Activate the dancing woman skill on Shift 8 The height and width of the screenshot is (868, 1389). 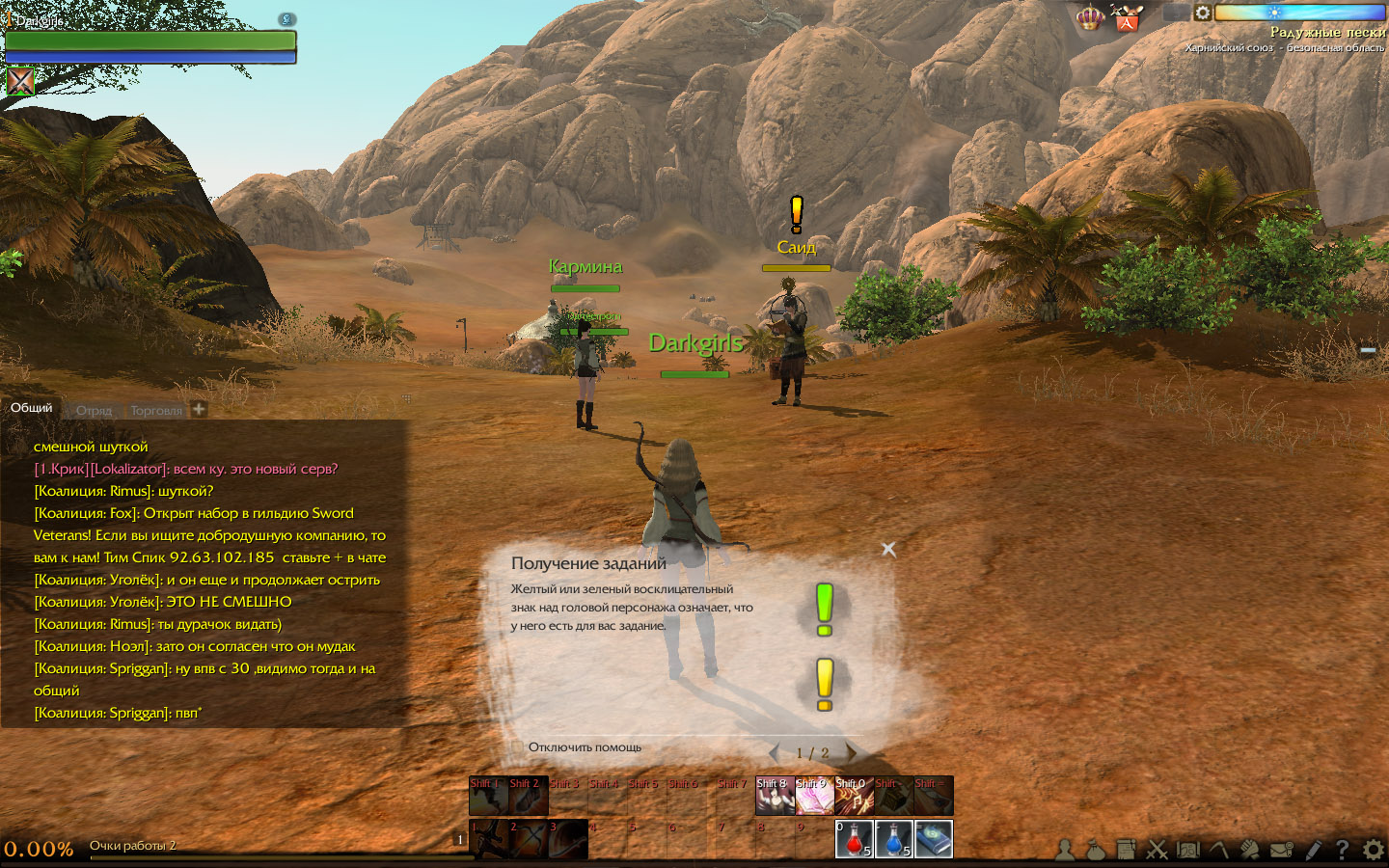pyautogui.click(x=774, y=796)
